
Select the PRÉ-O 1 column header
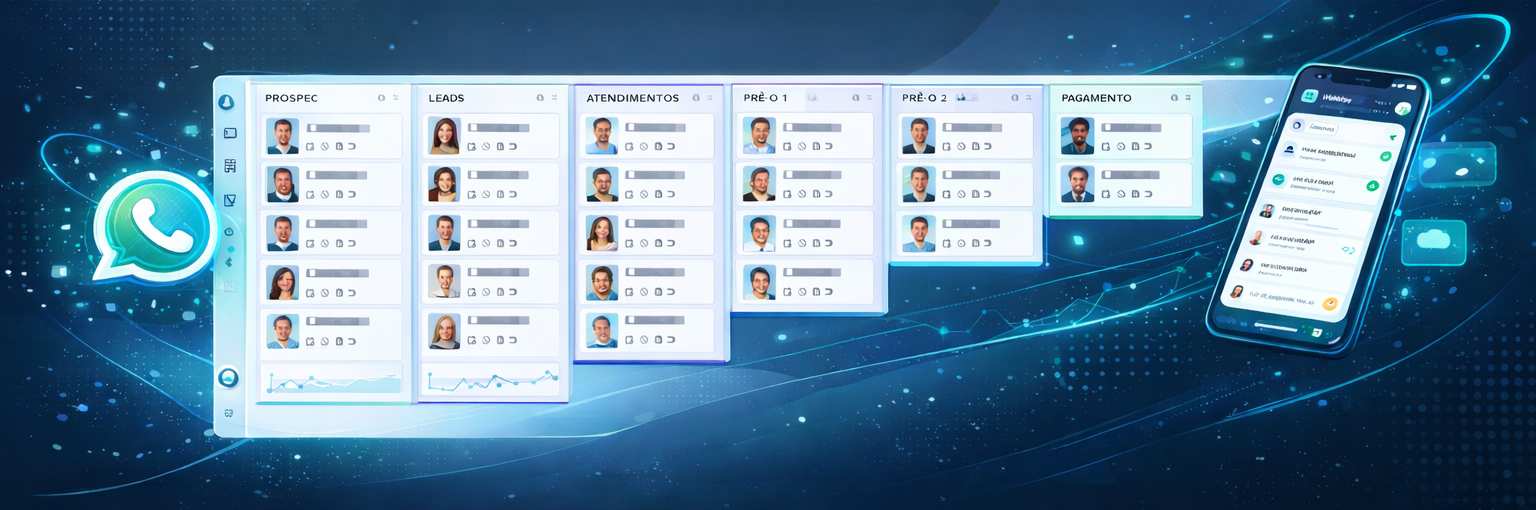(765, 98)
